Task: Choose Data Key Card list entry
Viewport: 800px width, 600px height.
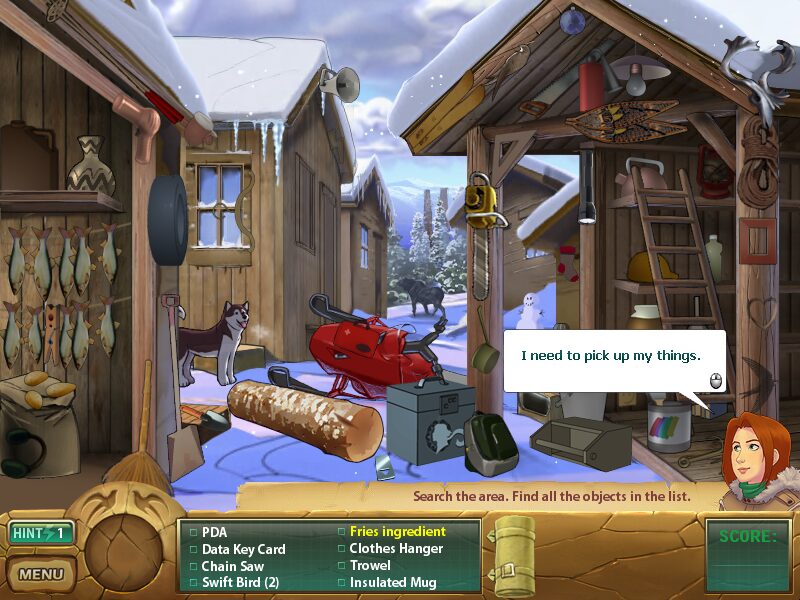Action: (243, 549)
